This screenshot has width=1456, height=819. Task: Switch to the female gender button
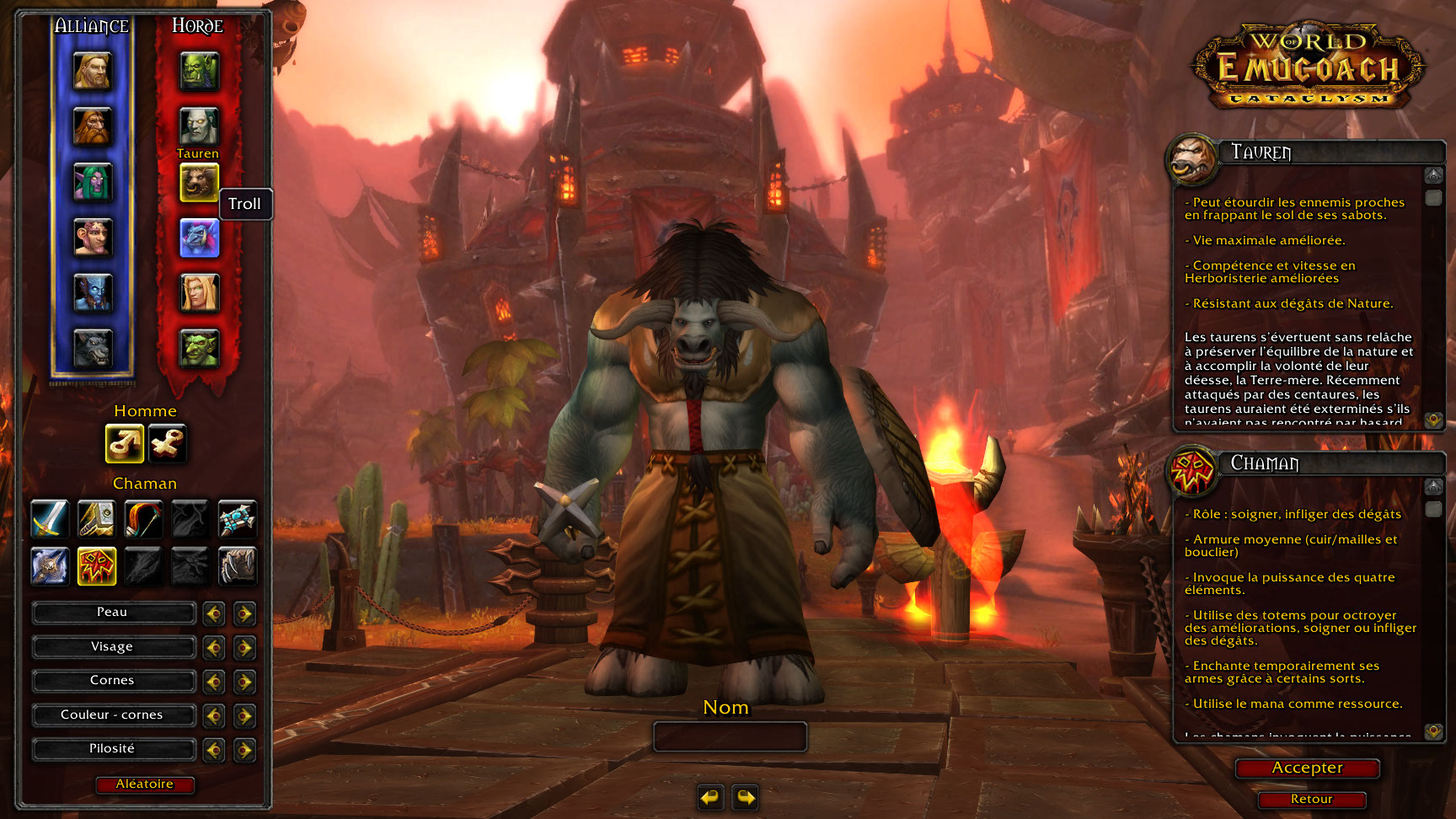[x=167, y=443]
